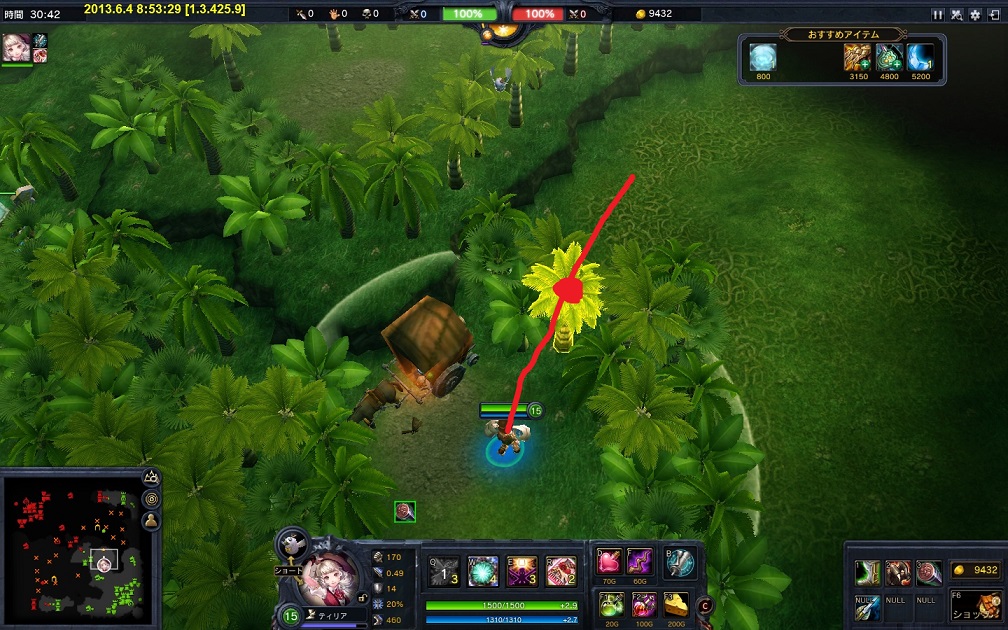Select the recommended item priced 3150

coord(857,58)
